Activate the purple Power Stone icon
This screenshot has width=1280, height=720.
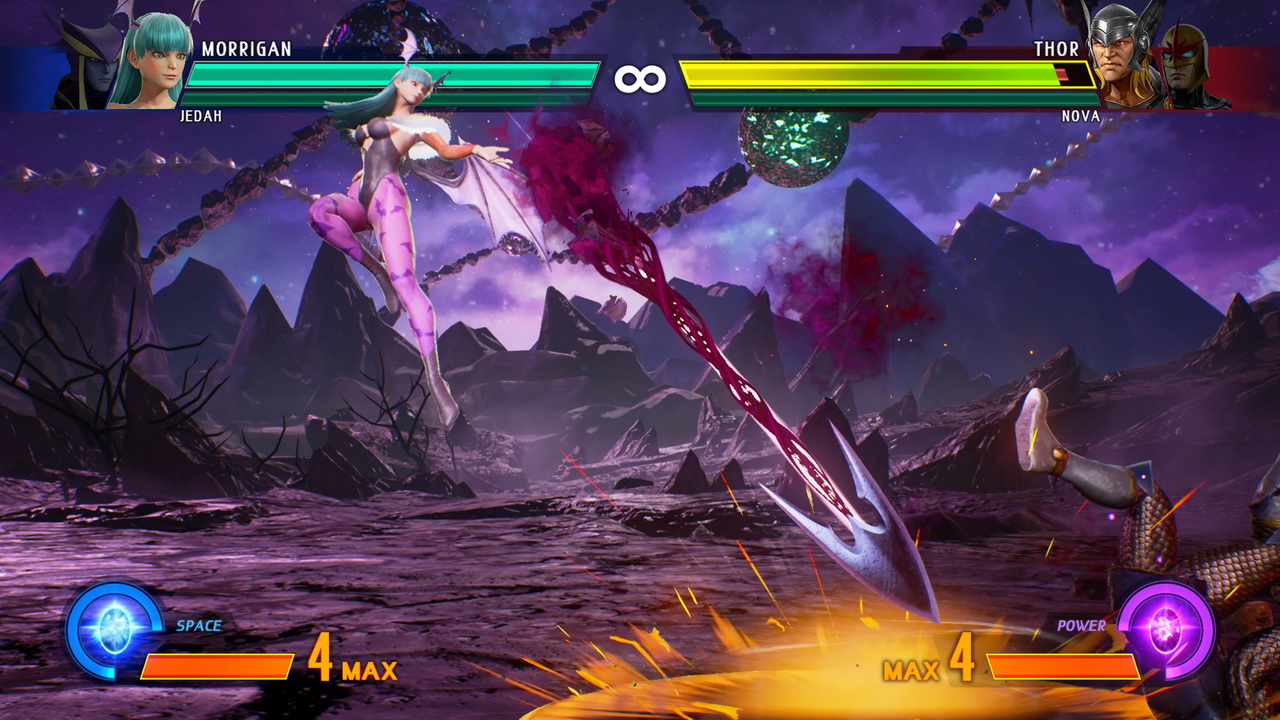coord(1166,631)
